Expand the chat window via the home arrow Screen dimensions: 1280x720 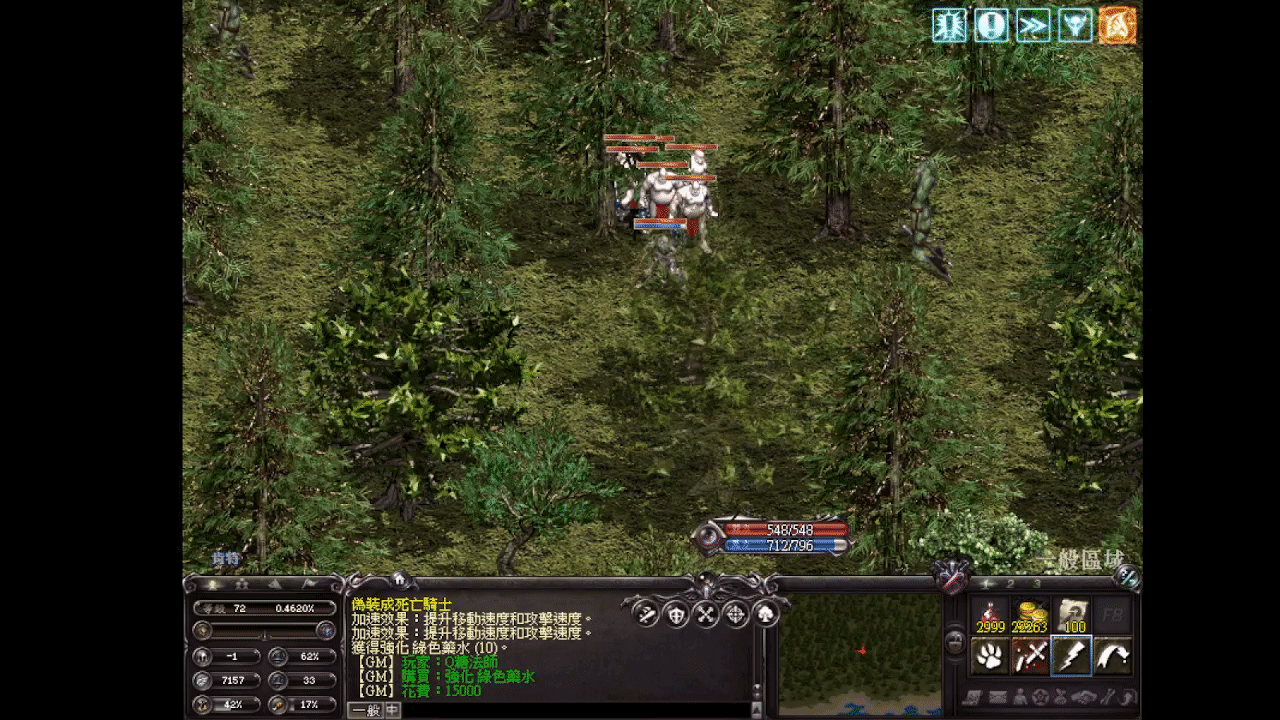click(399, 579)
